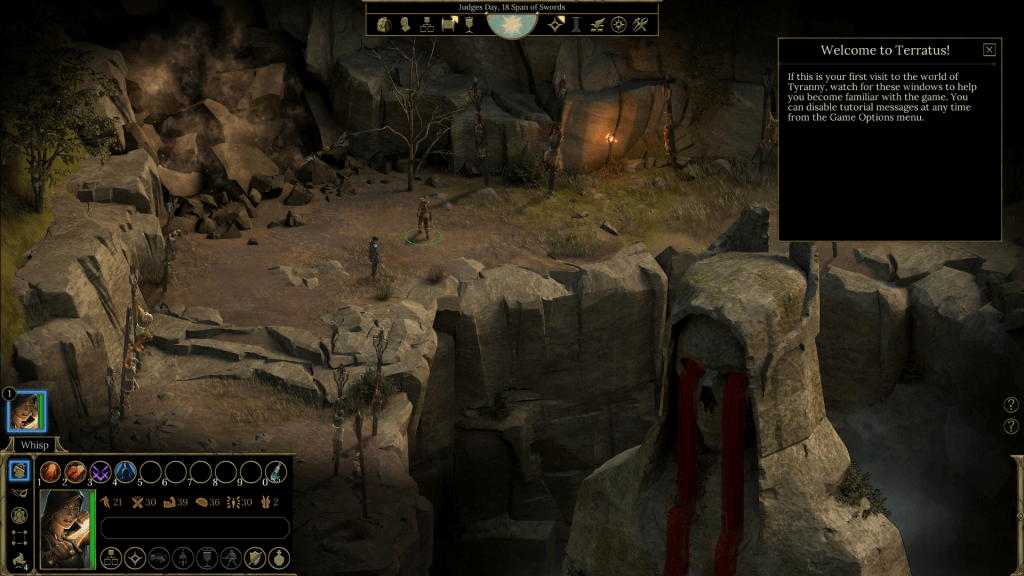
Task: Activate the purple crossed blades ability
Action: pyautogui.click(x=100, y=472)
